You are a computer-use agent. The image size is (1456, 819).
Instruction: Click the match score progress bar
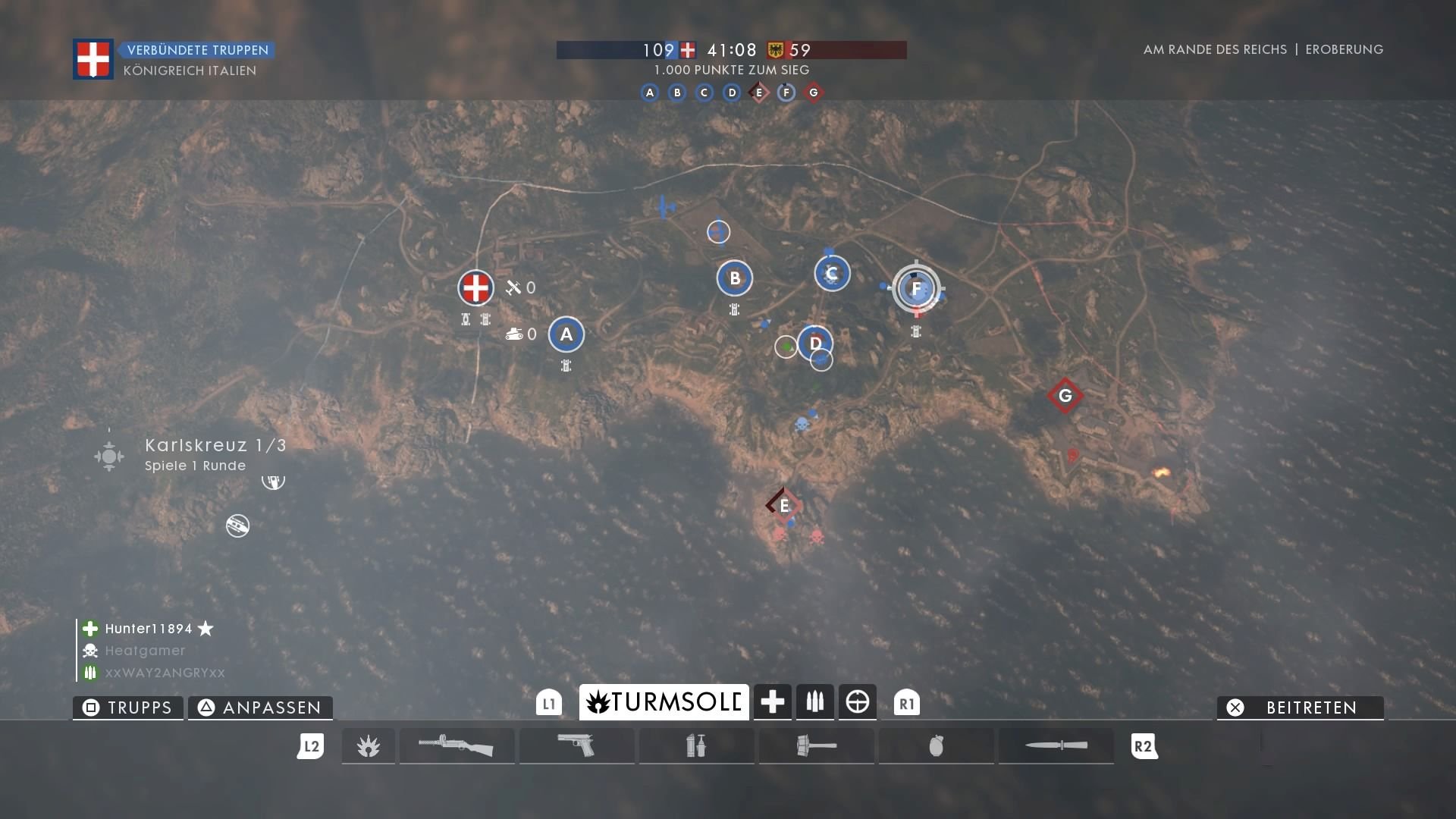tap(730, 50)
